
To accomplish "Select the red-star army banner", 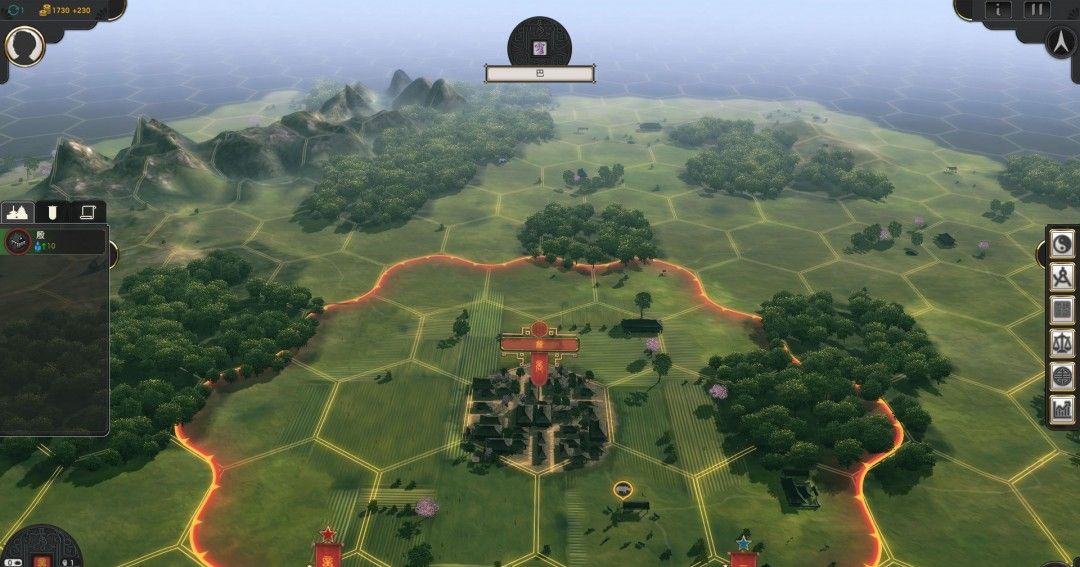I will [327, 549].
